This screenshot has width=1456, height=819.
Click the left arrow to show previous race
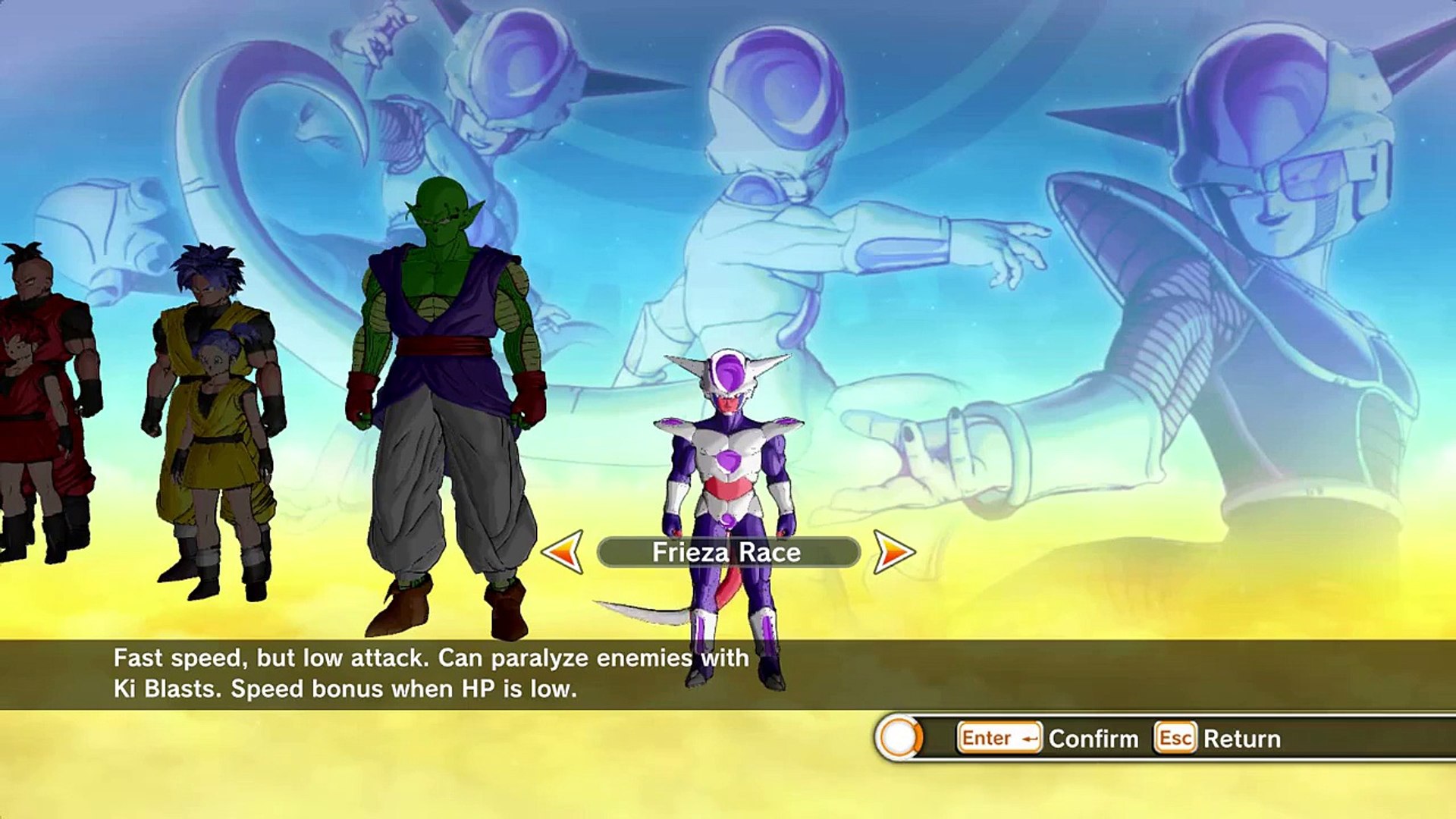tap(563, 552)
